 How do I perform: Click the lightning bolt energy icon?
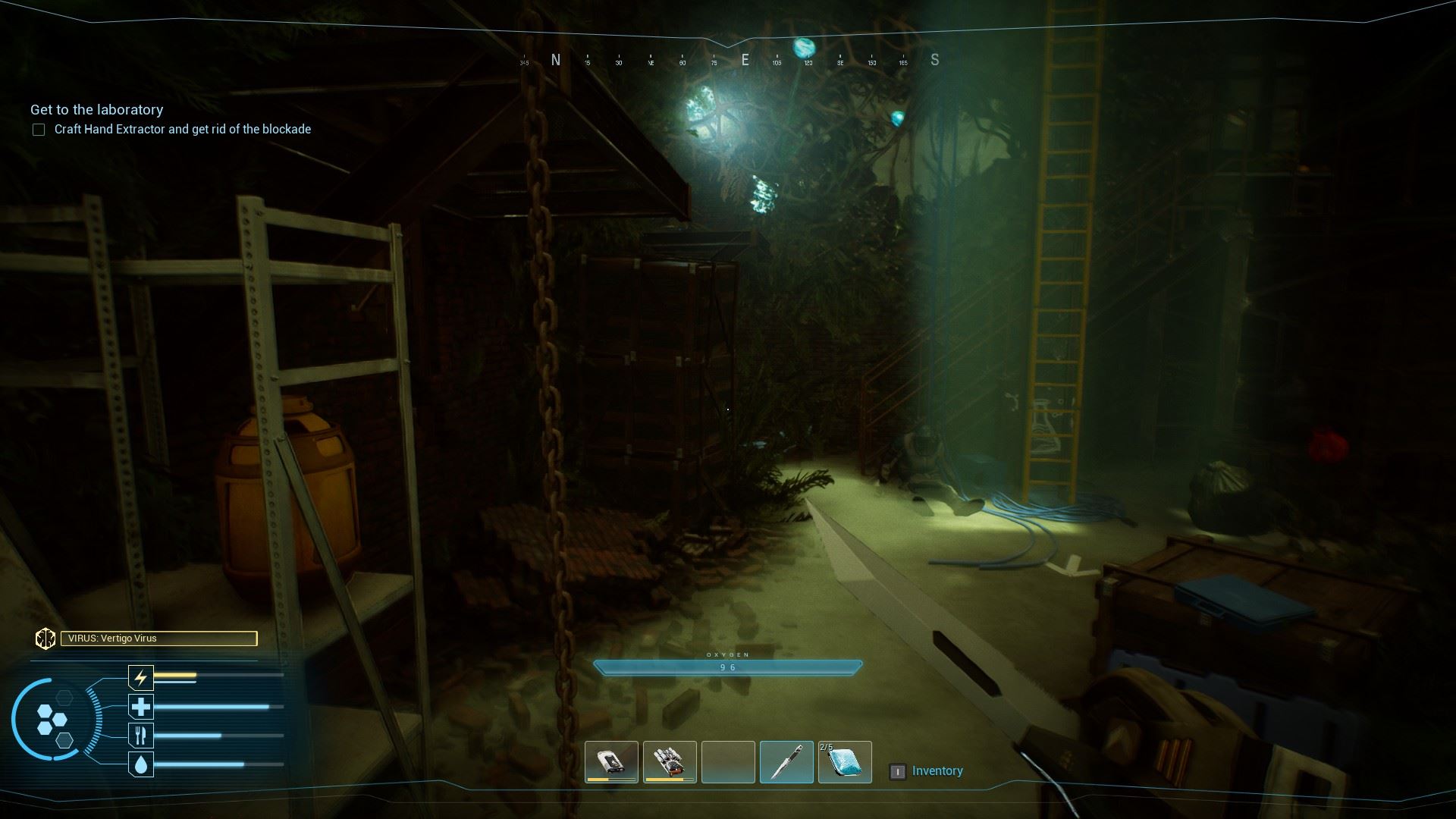click(141, 676)
